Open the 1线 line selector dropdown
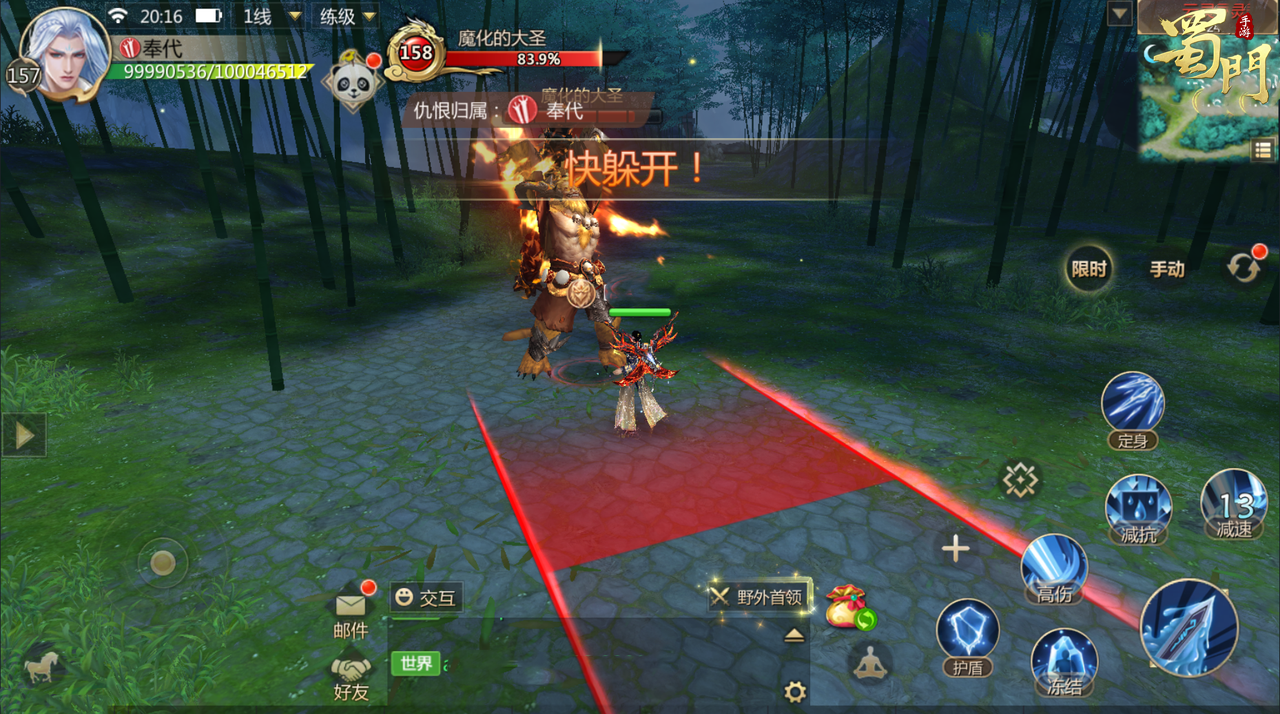This screenshot has height=714, width=1280. 270,16
